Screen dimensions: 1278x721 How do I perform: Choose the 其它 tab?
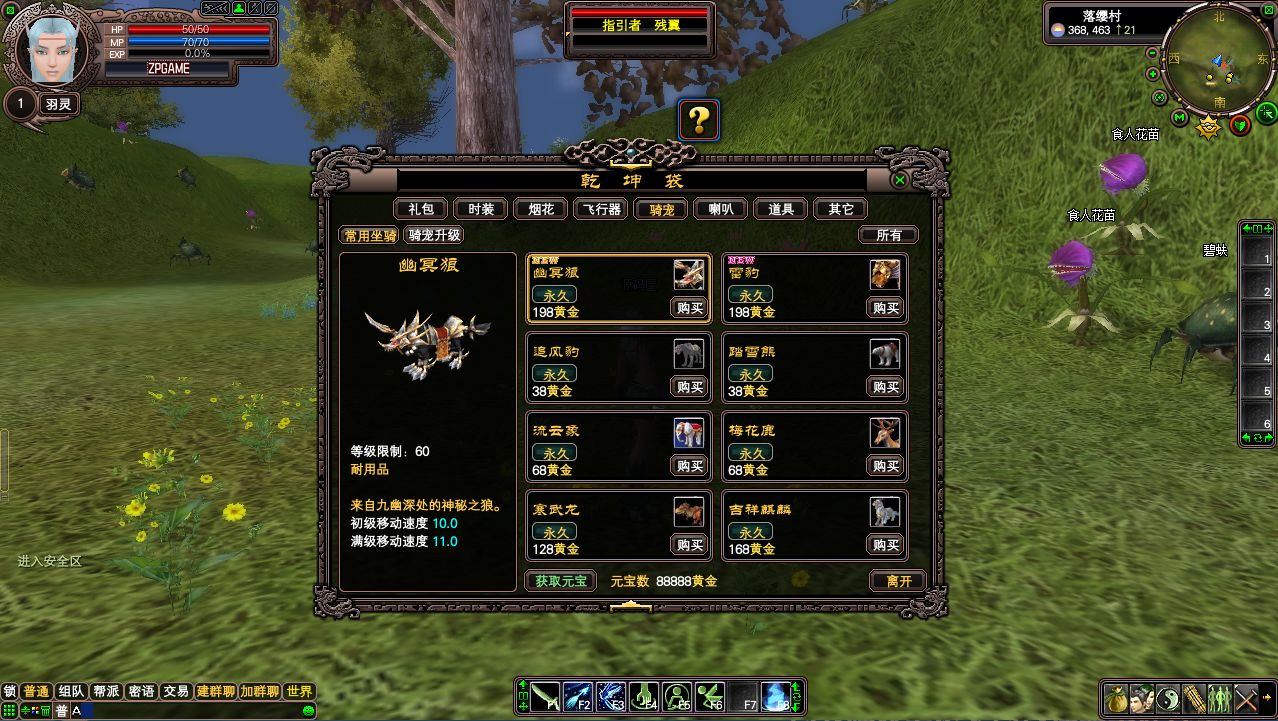(841, 209)
